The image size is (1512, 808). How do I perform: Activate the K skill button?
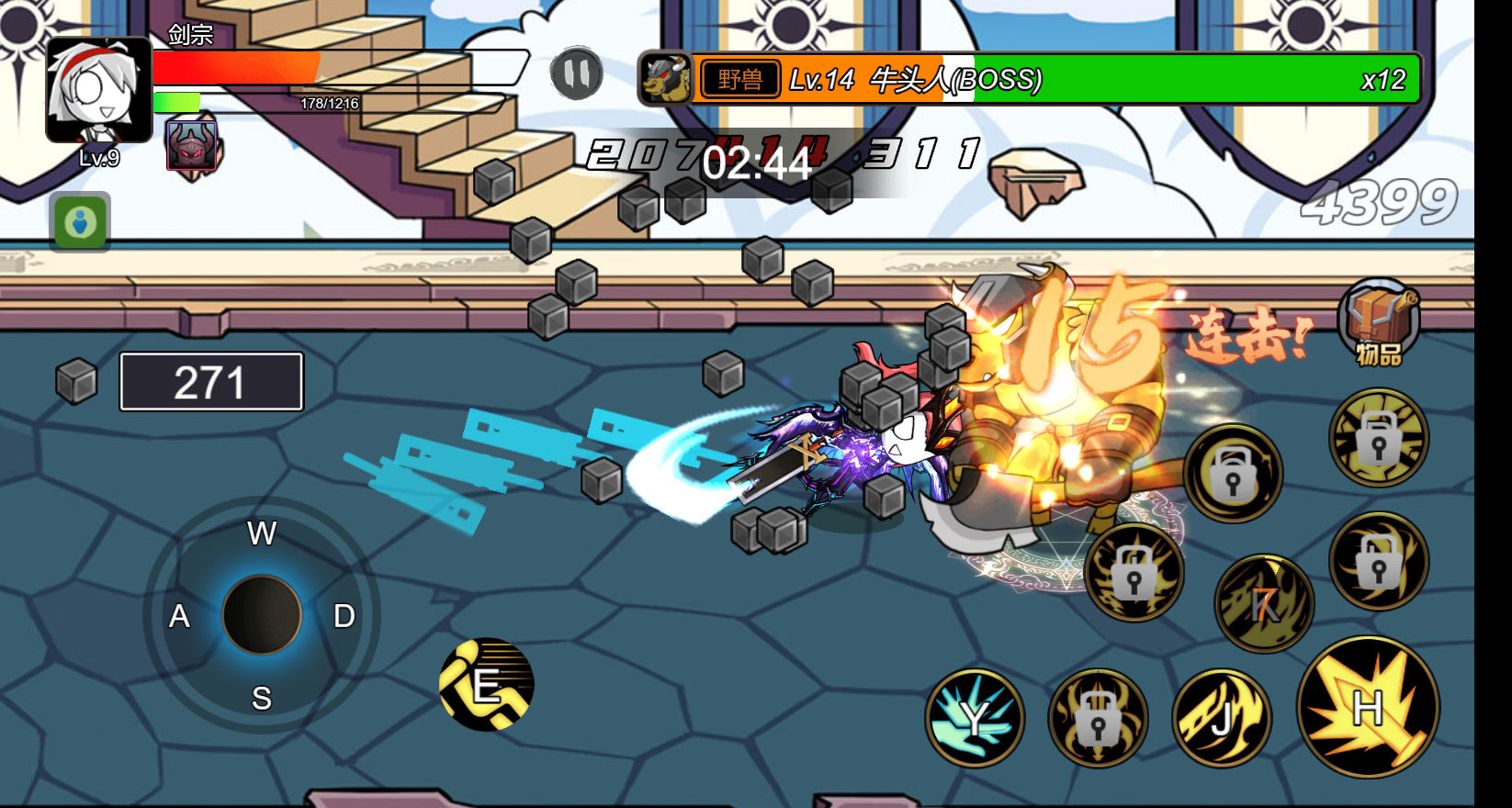1264,603
